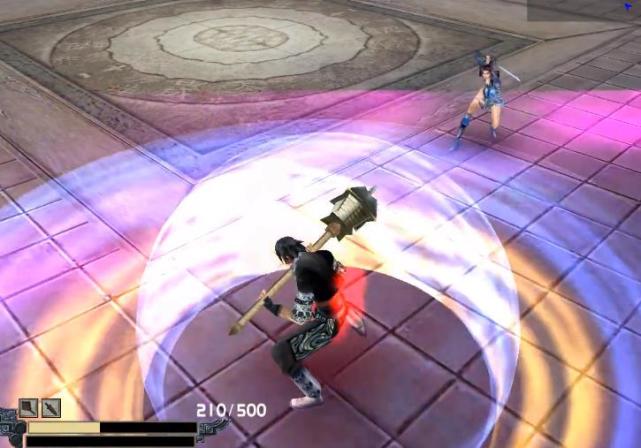This screenshot has height=448, width=641.
Task: Select the dagger weapon icon
Action: tap(51, 408)
